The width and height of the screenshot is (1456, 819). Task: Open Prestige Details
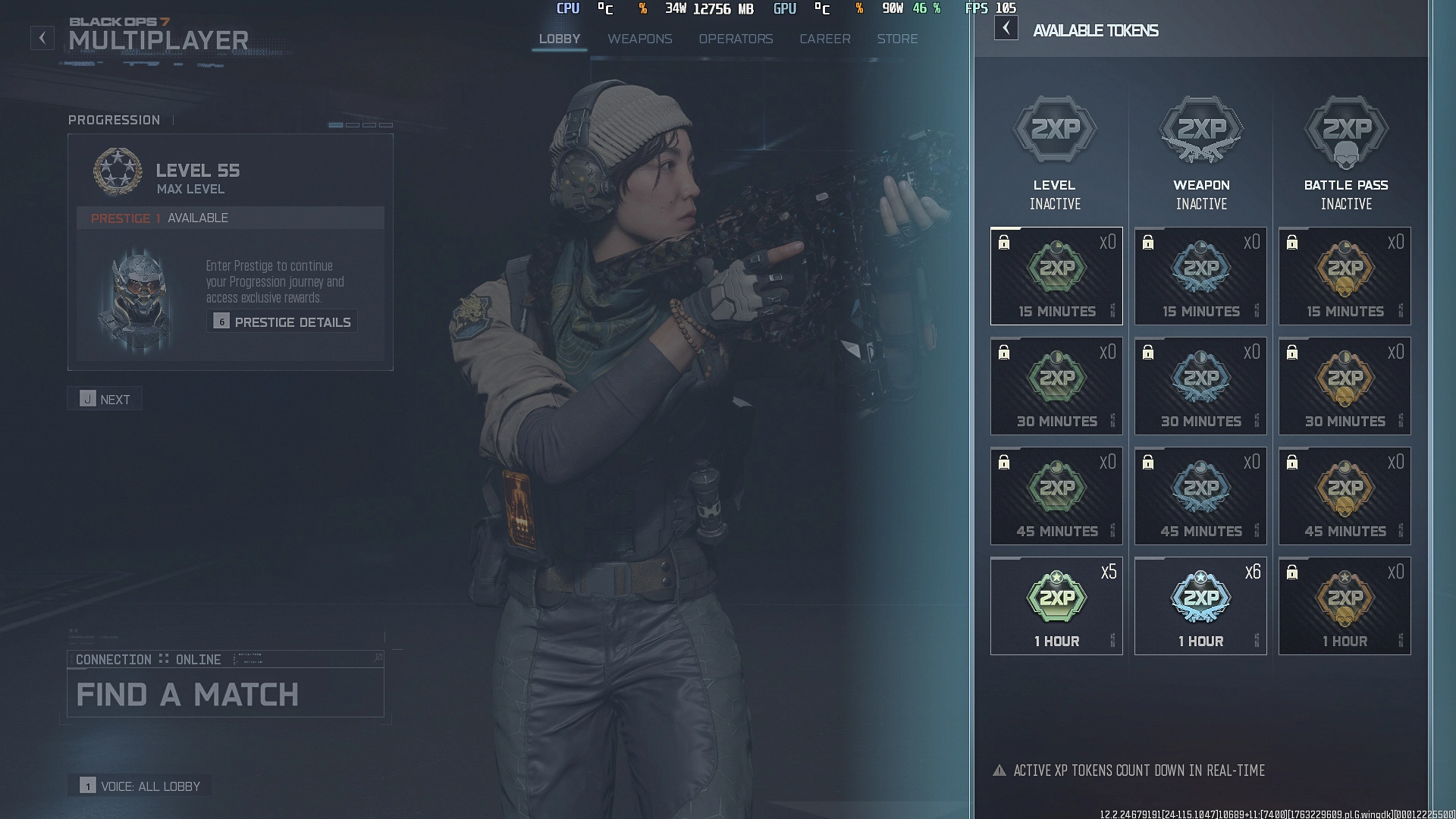[x=282, y=322]
